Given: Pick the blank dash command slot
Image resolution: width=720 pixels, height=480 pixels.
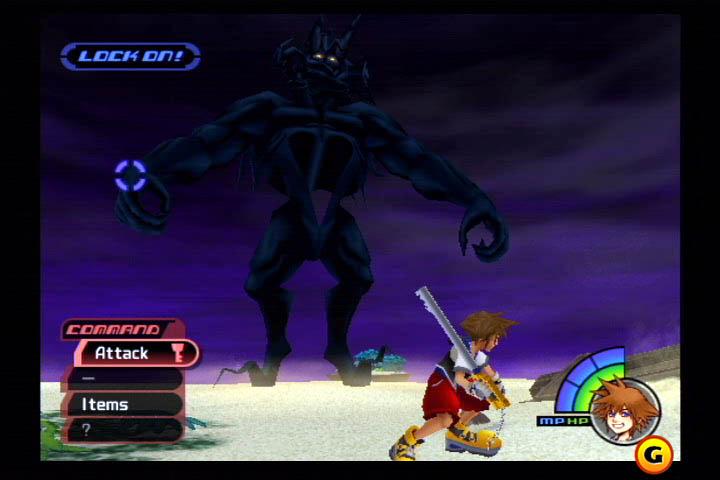Looking at the screenshot, I should [122, 379].
